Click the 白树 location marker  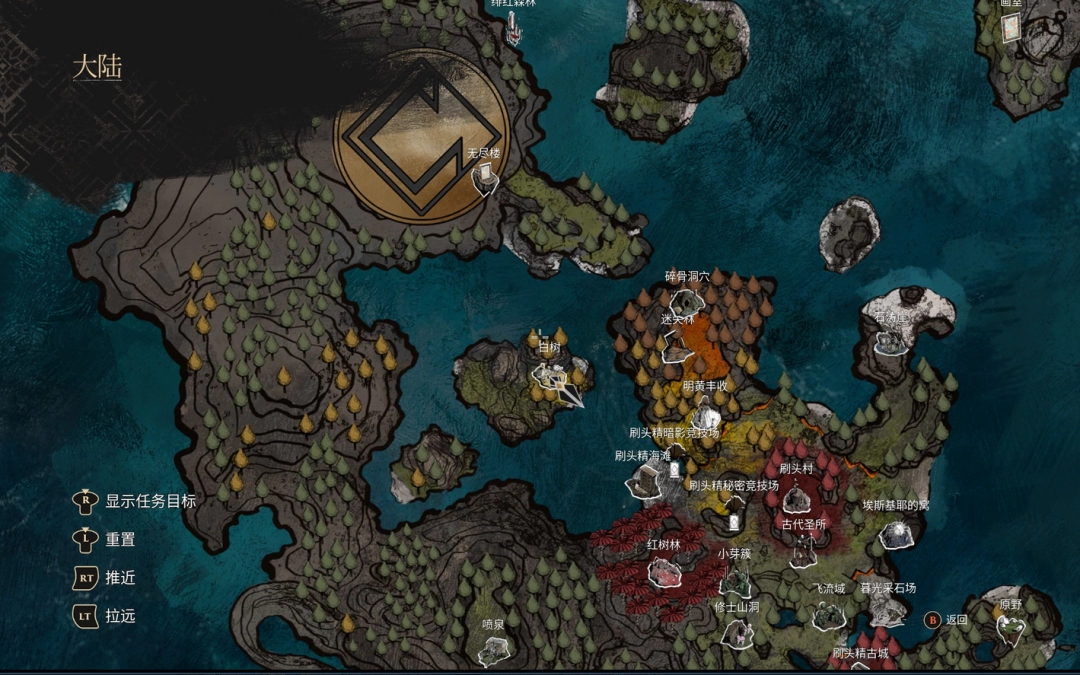(x=550, y=376)
